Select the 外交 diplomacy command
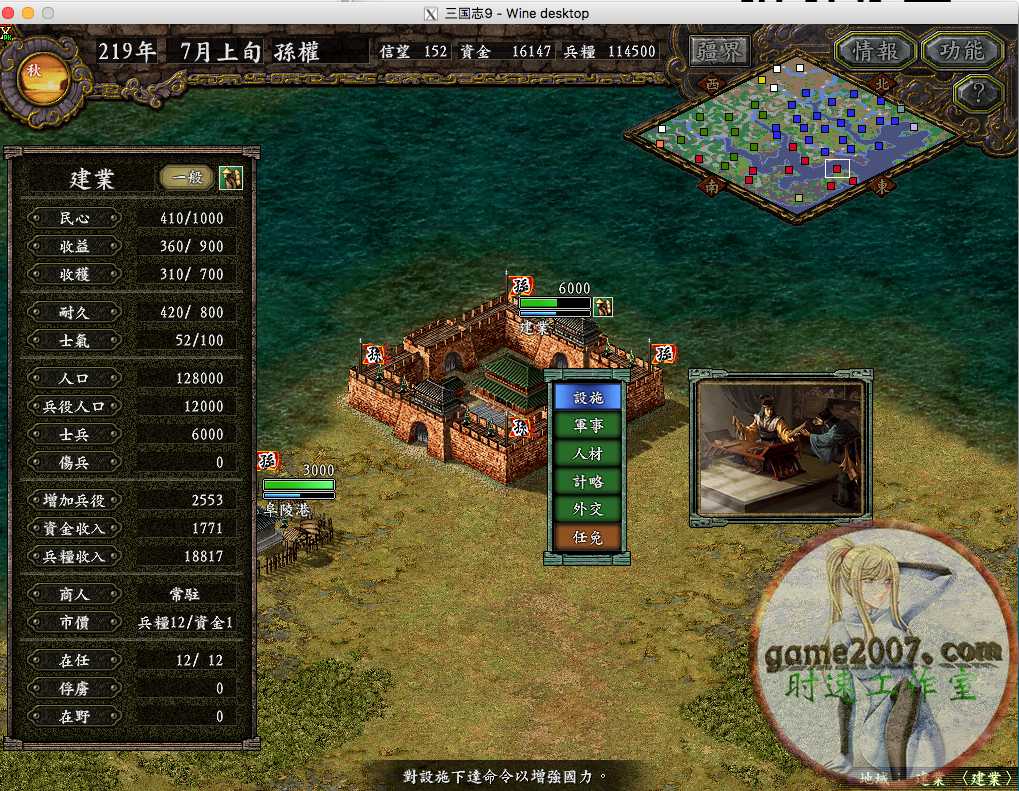 (x=588, y=509)
